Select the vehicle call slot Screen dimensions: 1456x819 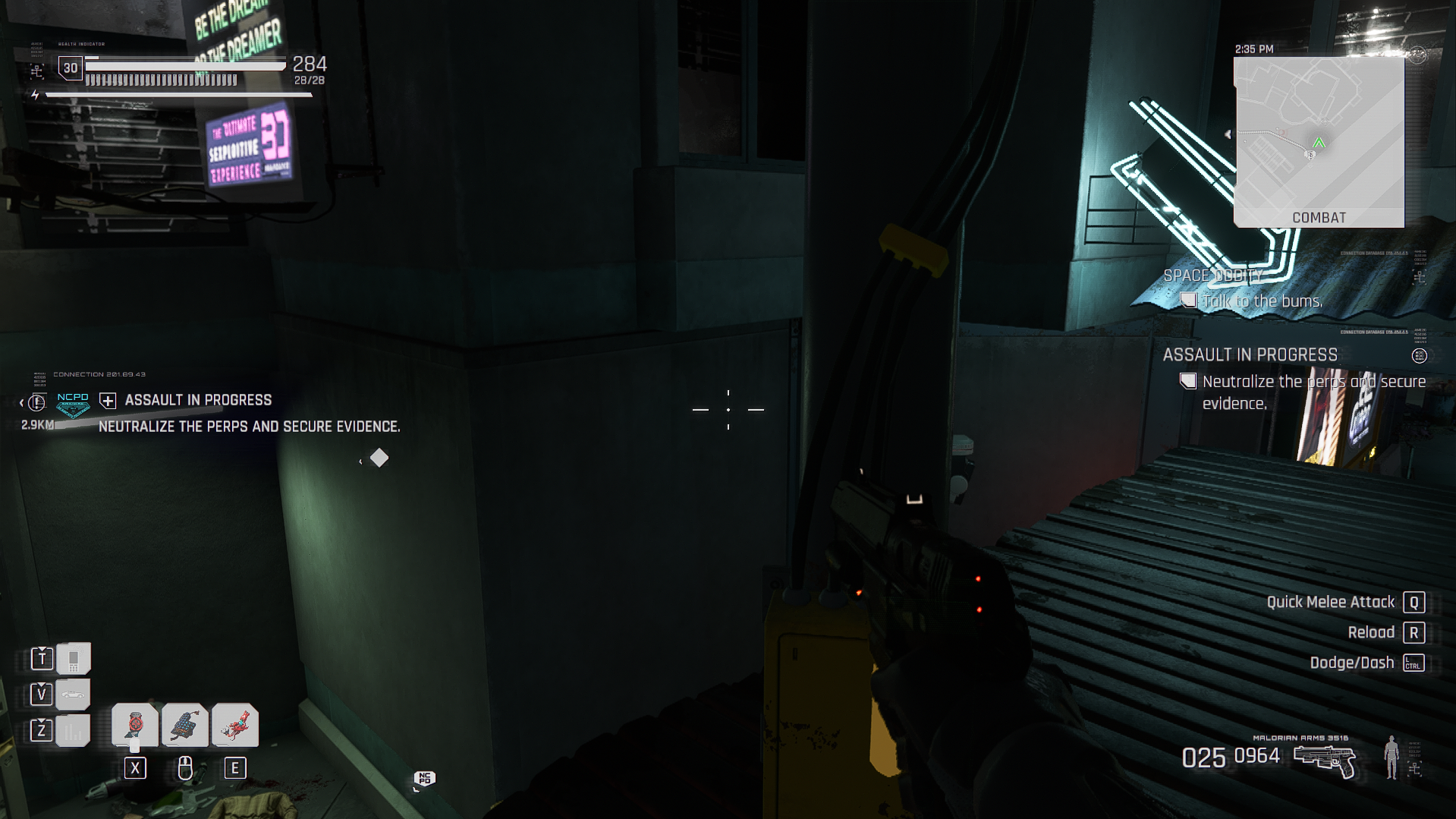pos(73,694)
